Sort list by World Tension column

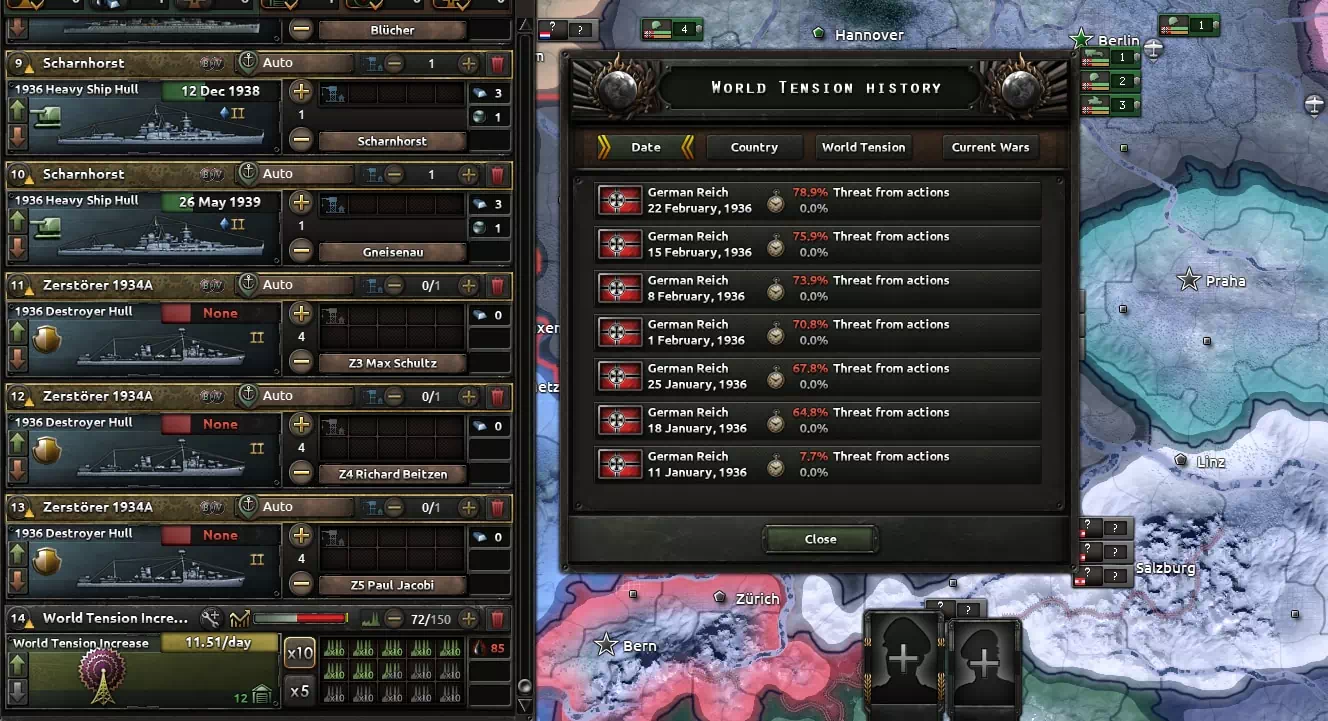click(863, 147)
